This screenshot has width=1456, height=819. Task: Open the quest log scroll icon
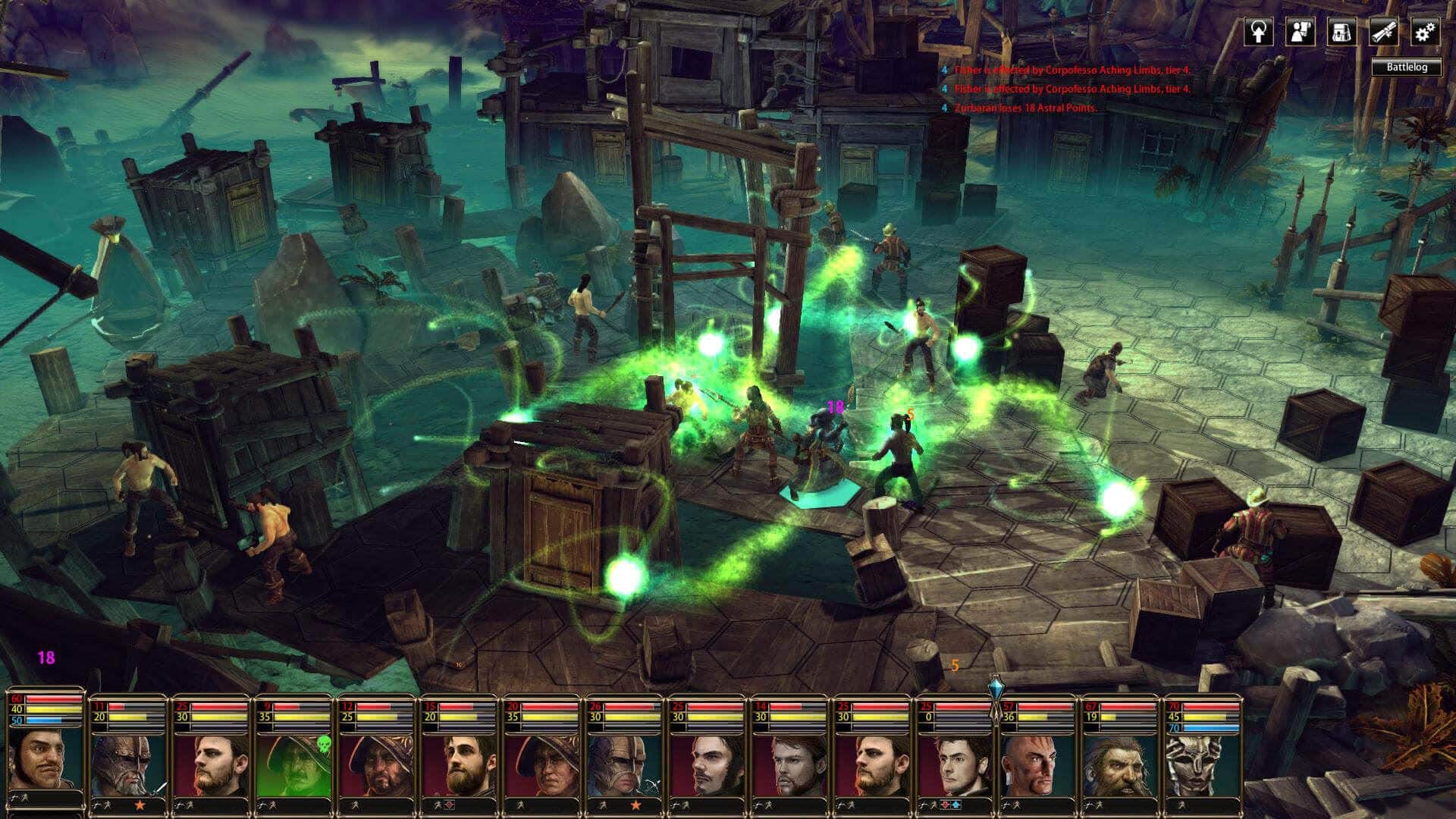point(1382,32)
